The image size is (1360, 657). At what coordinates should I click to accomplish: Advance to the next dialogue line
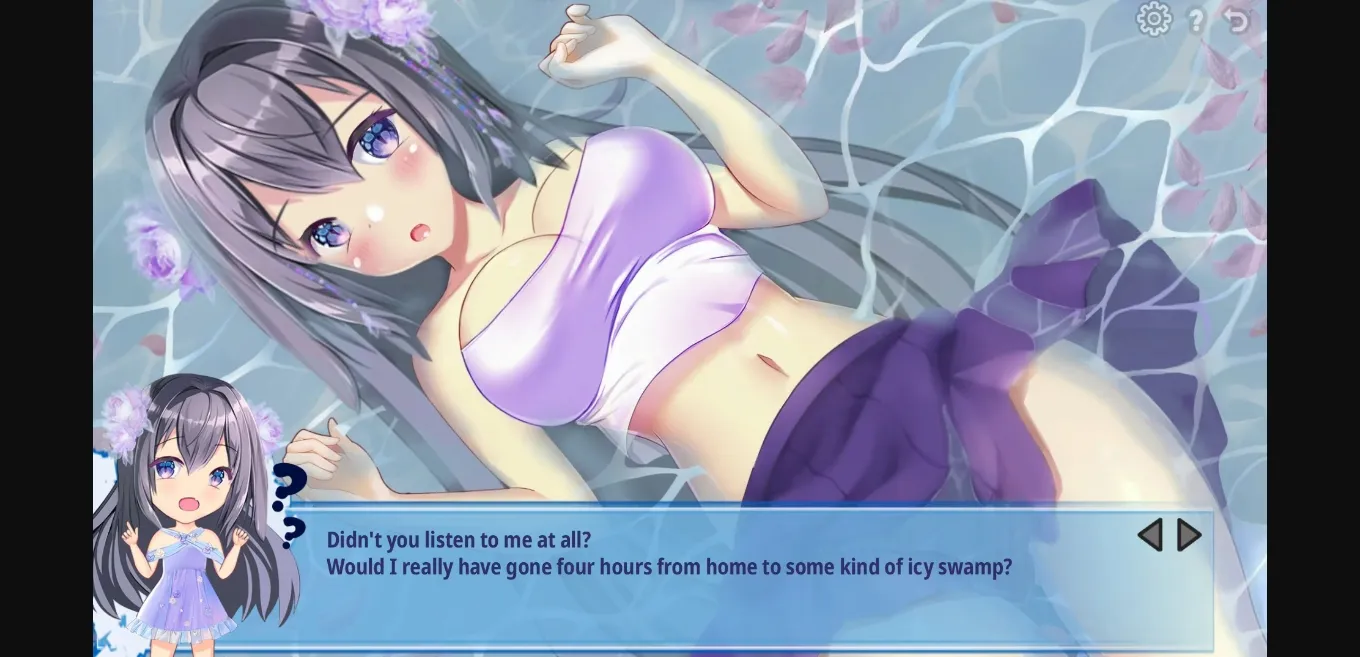point(1189,535)
